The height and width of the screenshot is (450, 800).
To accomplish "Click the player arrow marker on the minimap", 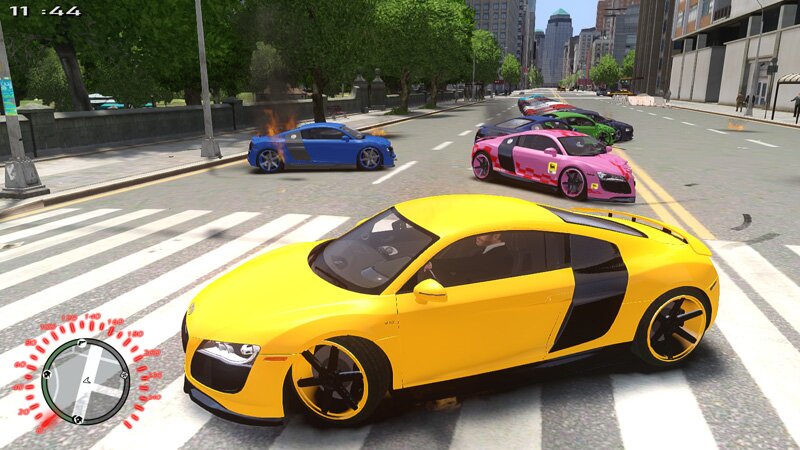I will pyautogui.click(x=87, y=380).
